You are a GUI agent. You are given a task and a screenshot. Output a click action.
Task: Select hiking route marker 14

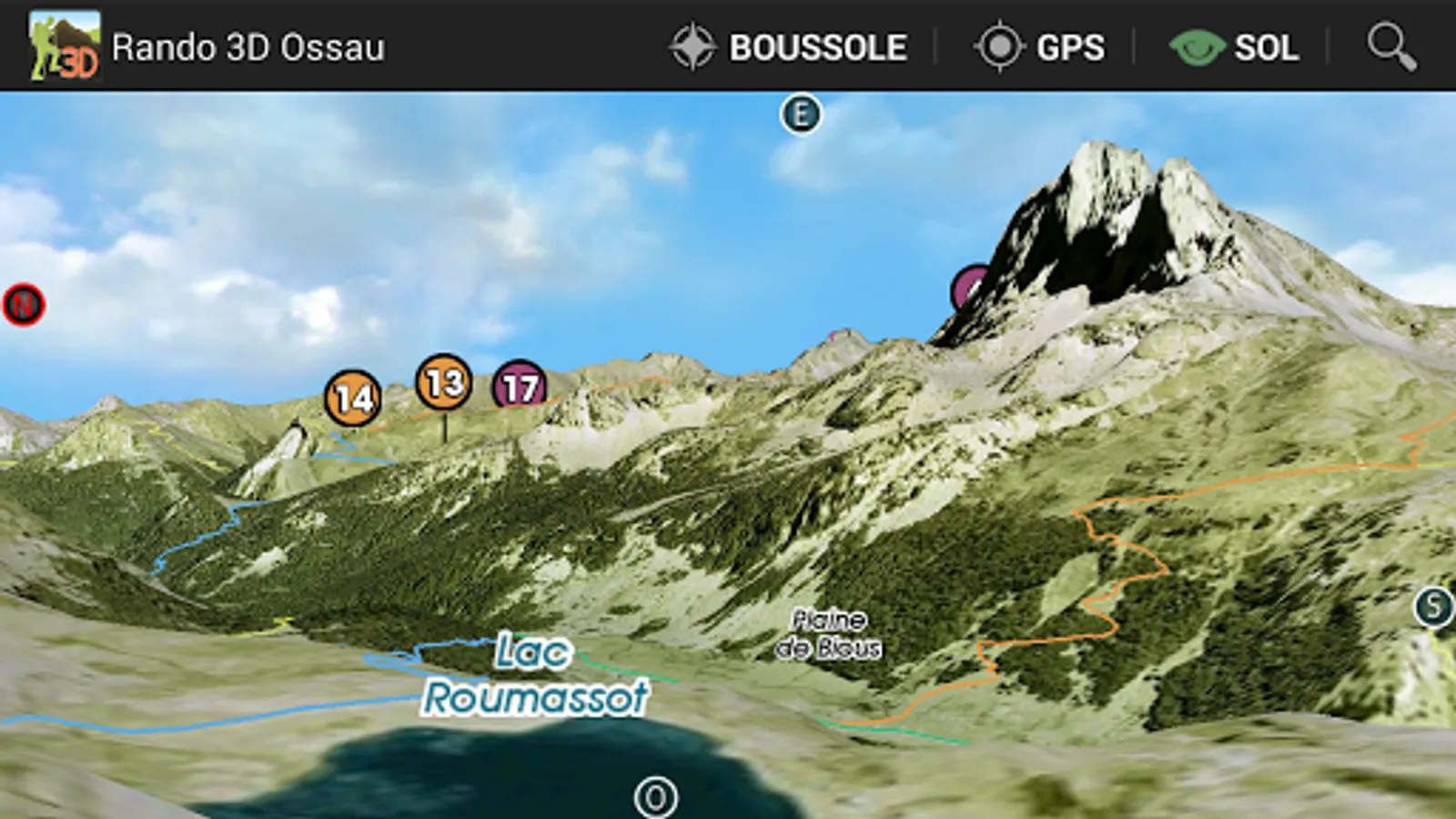point(353,398)
